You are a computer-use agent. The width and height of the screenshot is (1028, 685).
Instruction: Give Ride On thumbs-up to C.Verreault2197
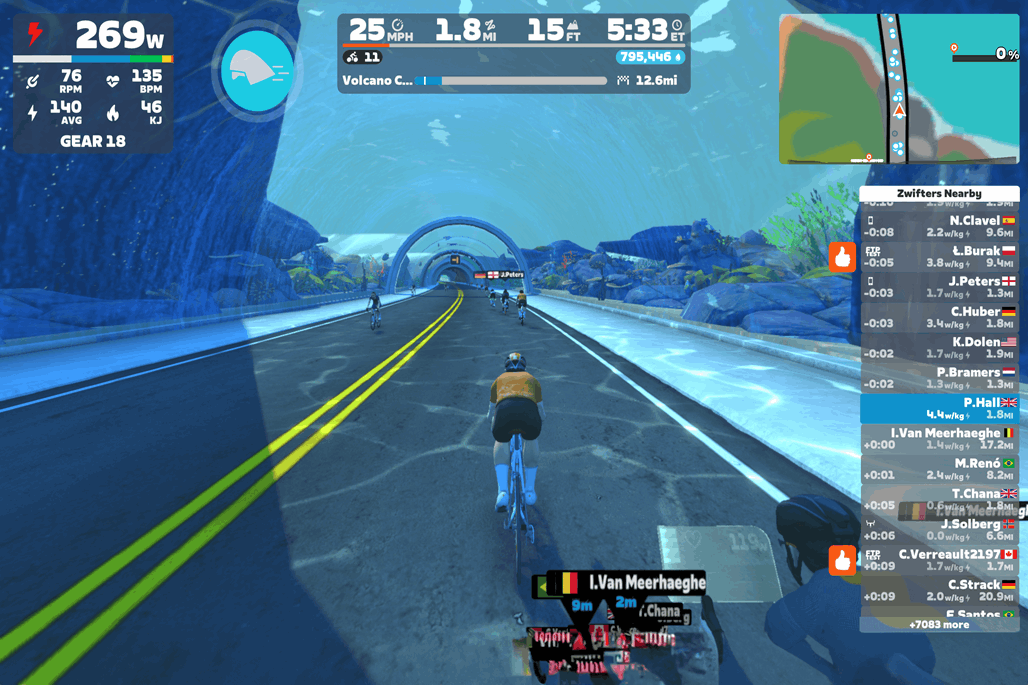point(842,560)
